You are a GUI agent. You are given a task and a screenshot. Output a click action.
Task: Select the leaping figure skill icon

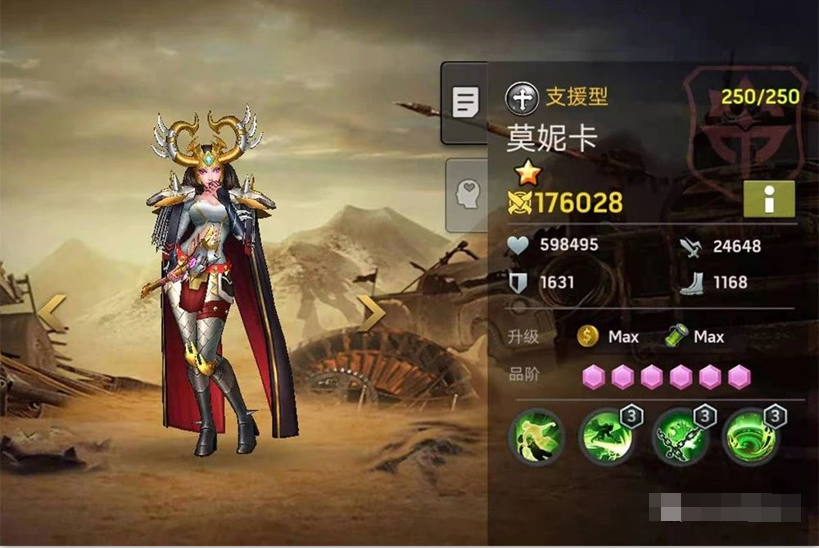[x=606, y=437]
